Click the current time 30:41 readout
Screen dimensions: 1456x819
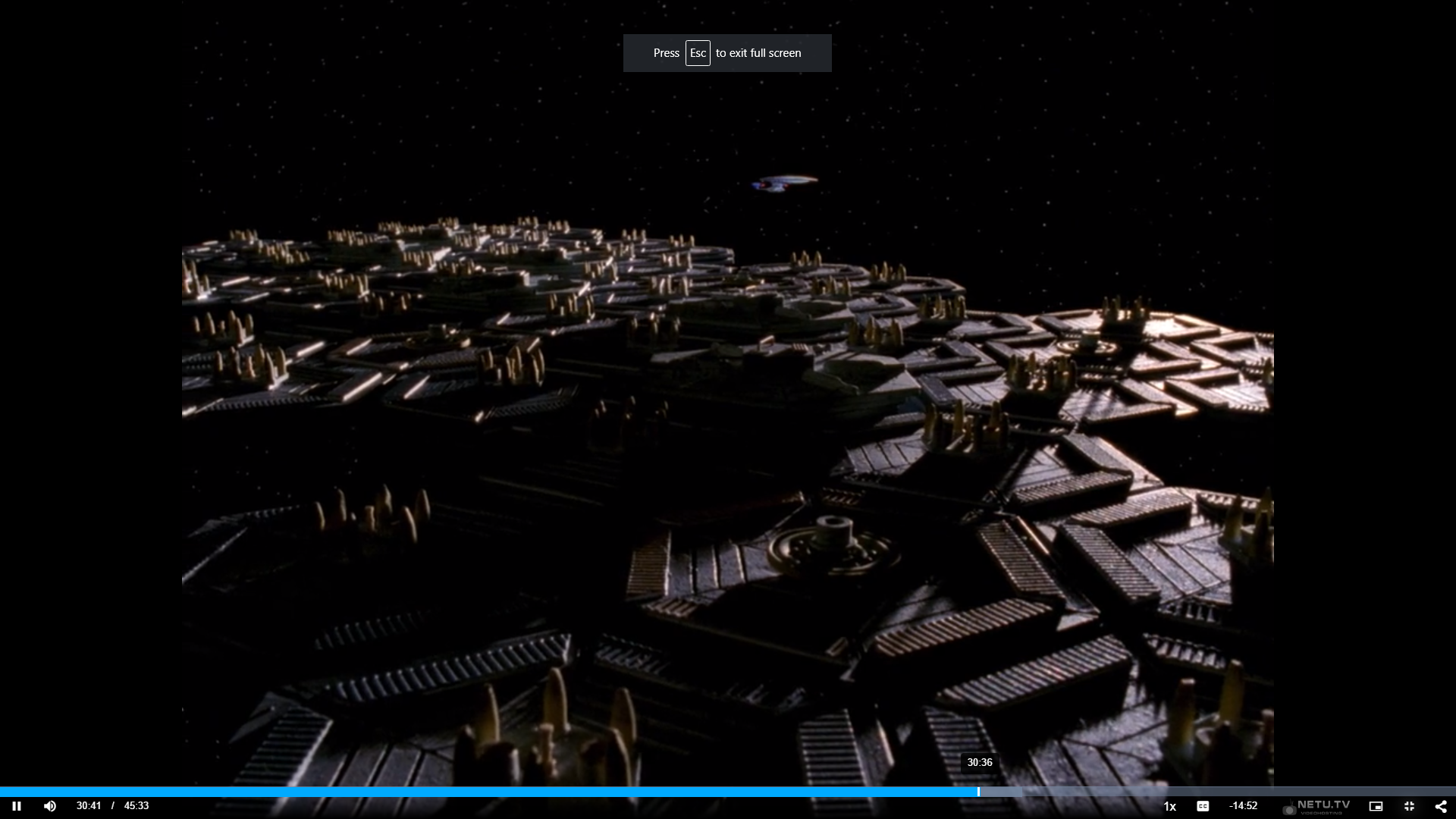[89, 805]
